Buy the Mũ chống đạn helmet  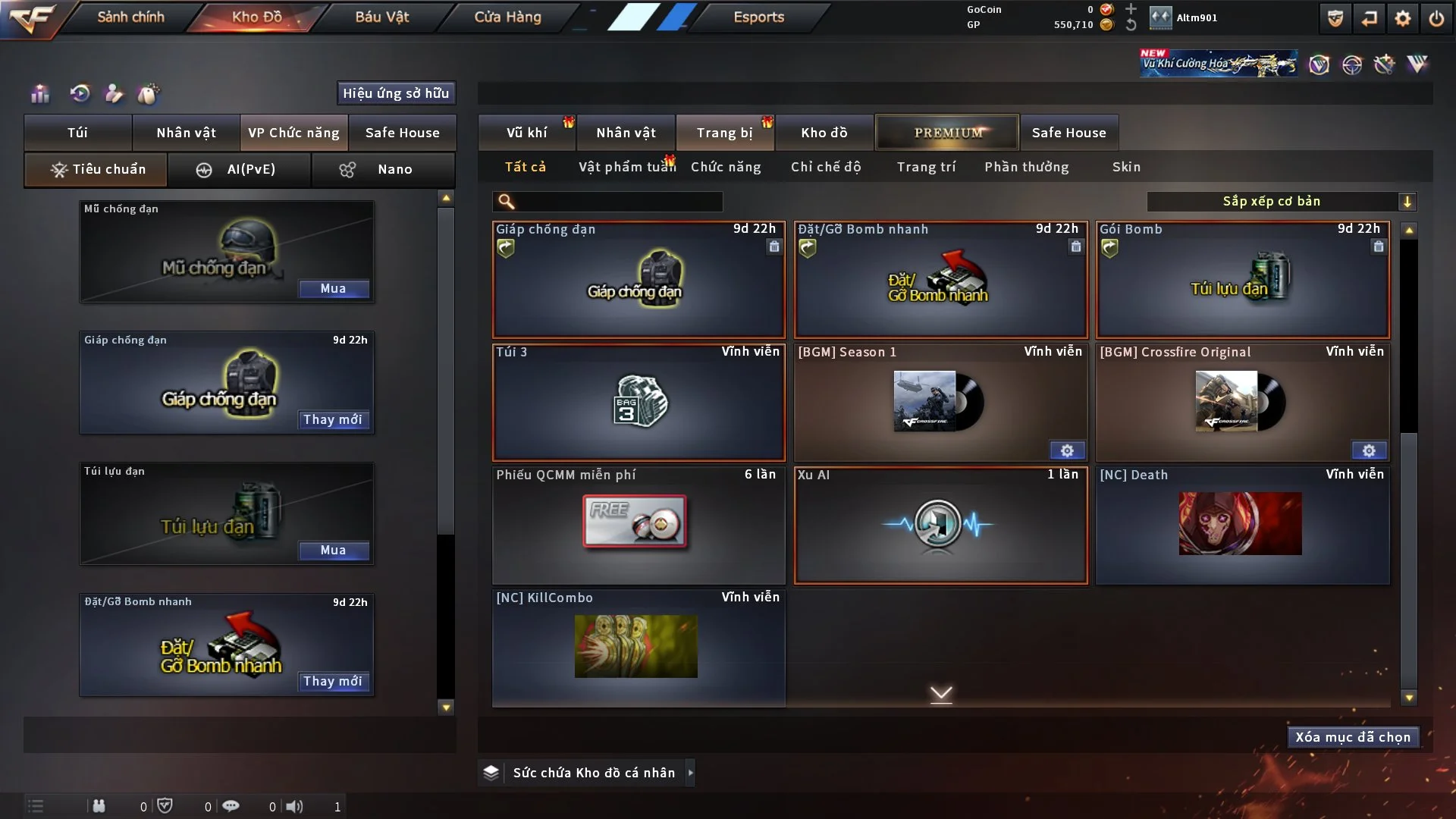tap(333, 288)
